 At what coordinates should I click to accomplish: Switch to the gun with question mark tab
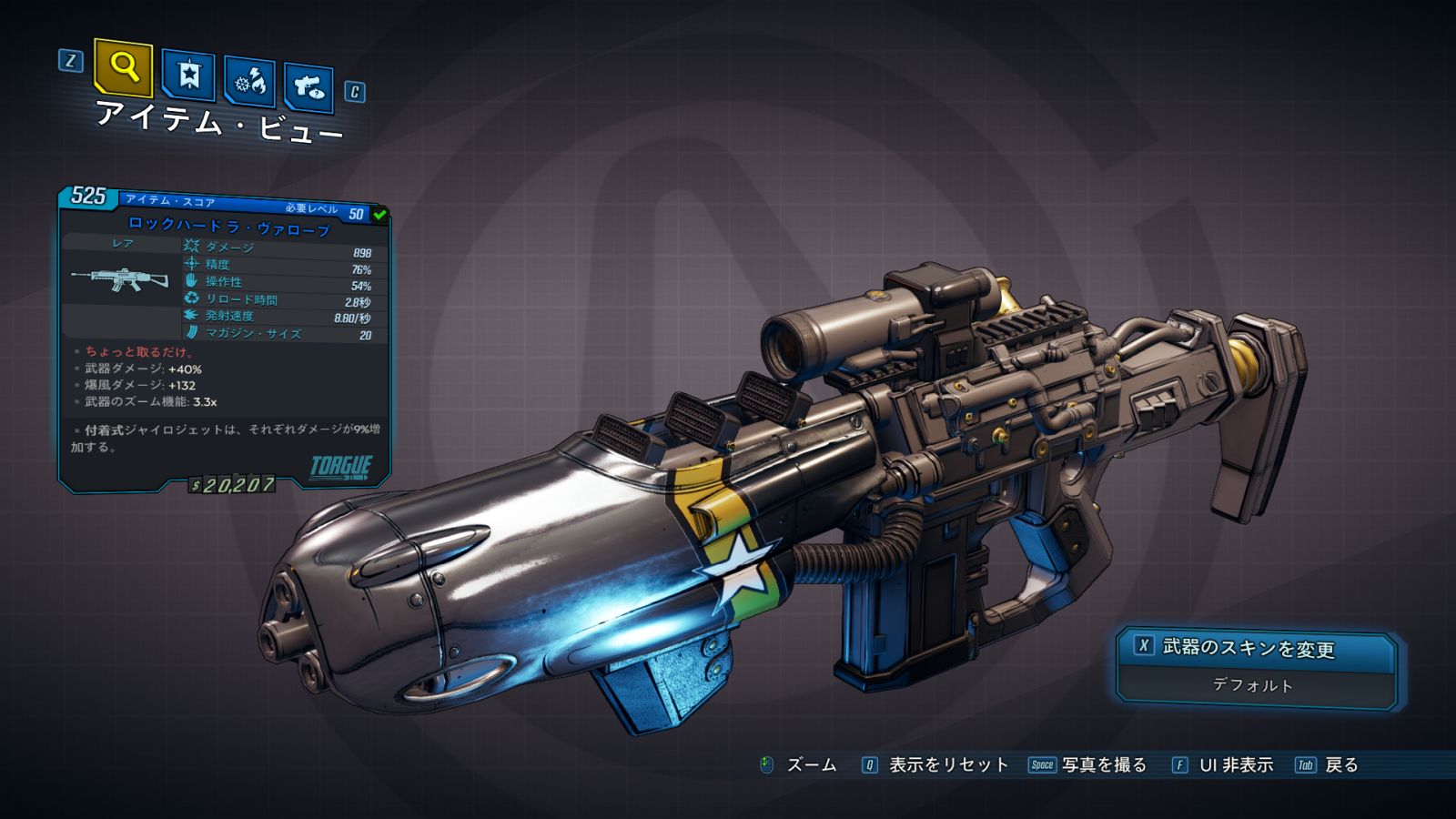tap(308, 87)
